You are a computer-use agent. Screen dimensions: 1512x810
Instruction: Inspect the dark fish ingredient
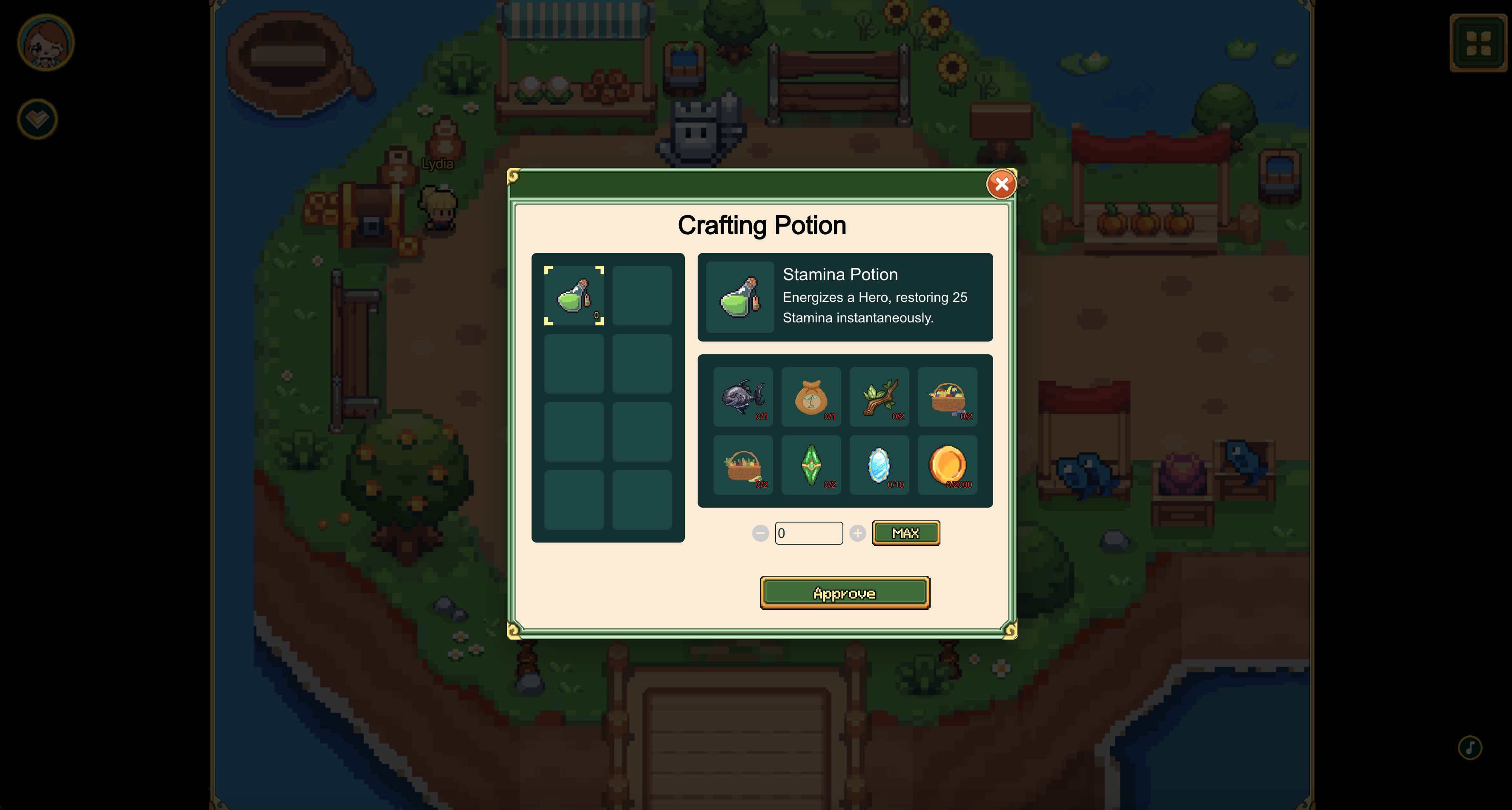[742, 397]
